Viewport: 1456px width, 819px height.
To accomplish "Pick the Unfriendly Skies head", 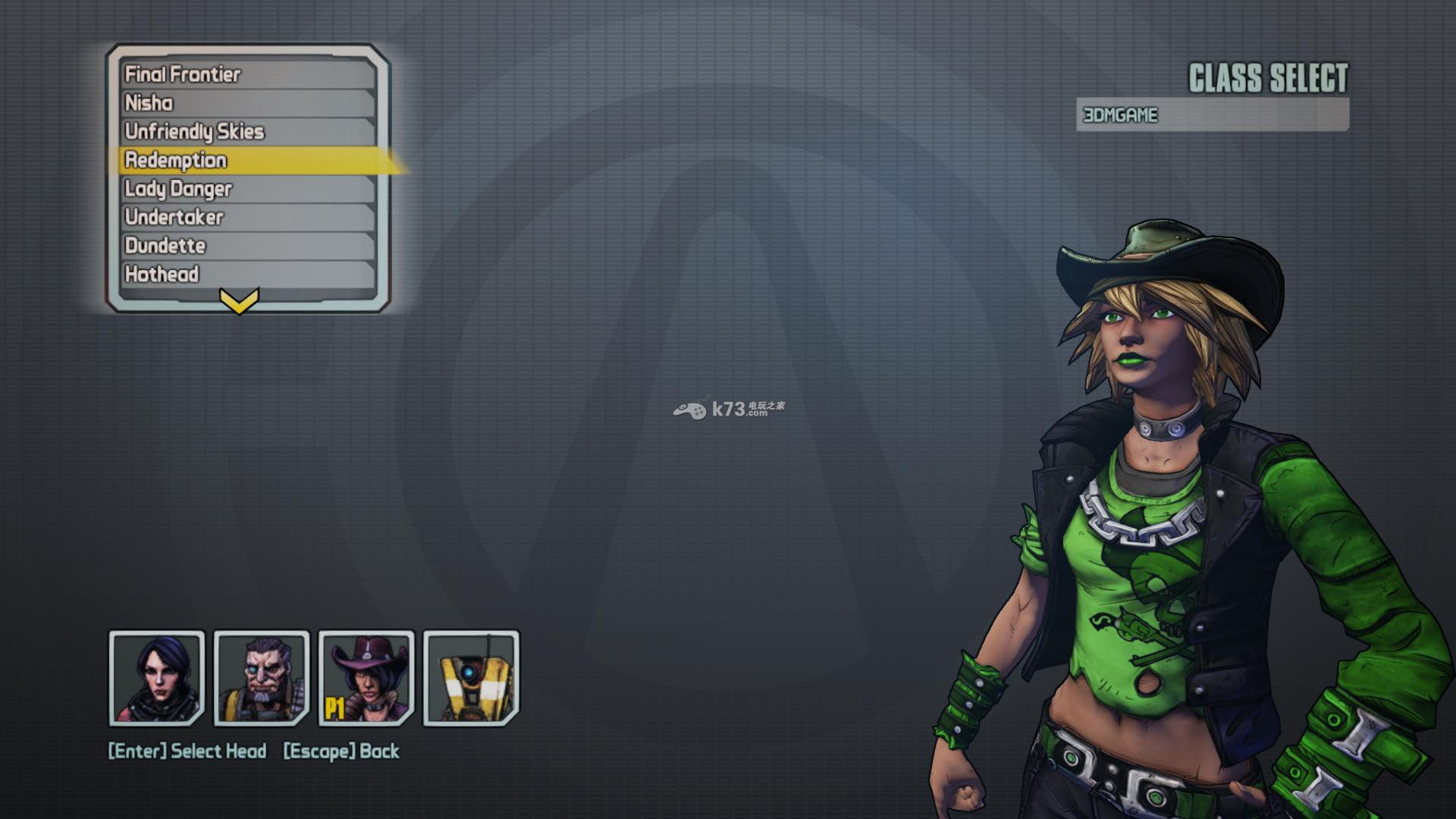I will [x=249, y=131].
